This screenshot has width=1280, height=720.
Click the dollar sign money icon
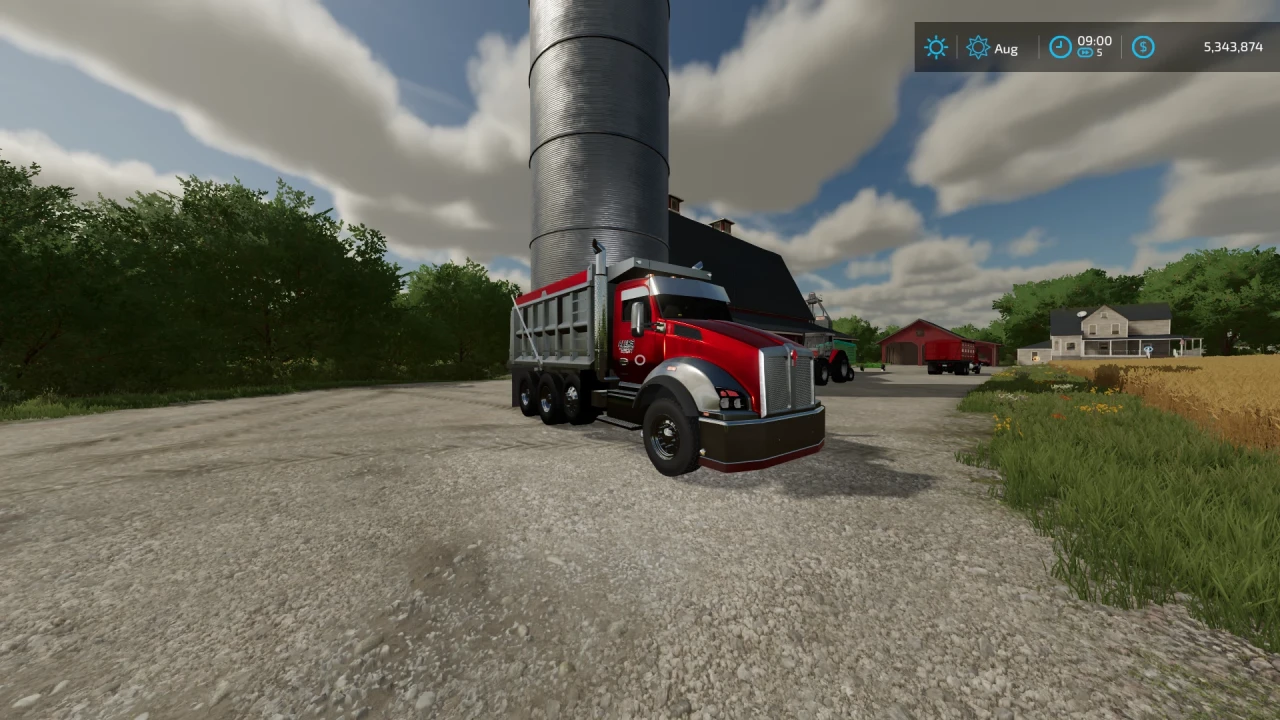pos(1141,48)
